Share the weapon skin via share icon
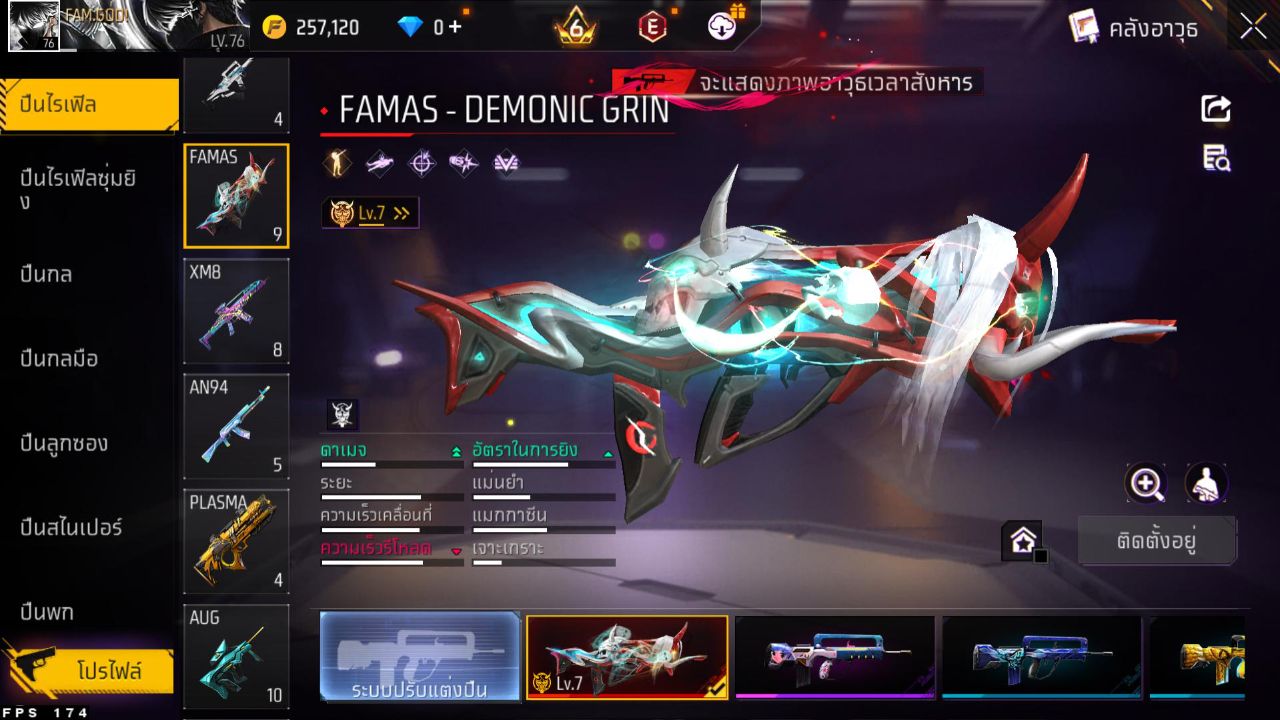Viewport: 1280px width, 720px height. tap(1216, 108)
